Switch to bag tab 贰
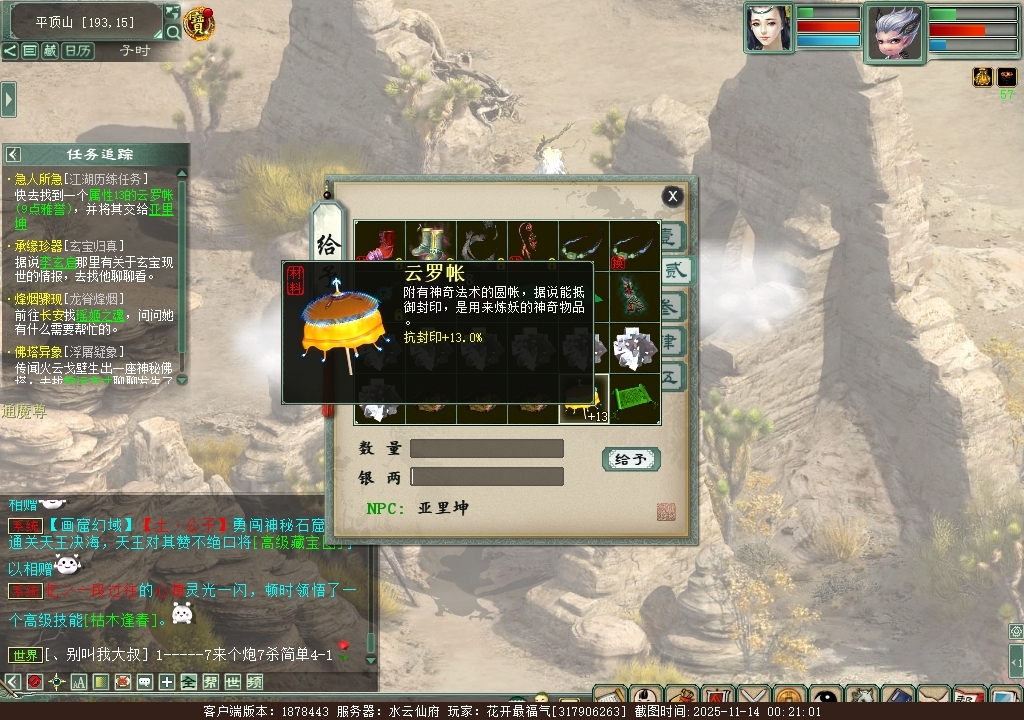Screen dimensions: 1024x720 click(674, 270)
